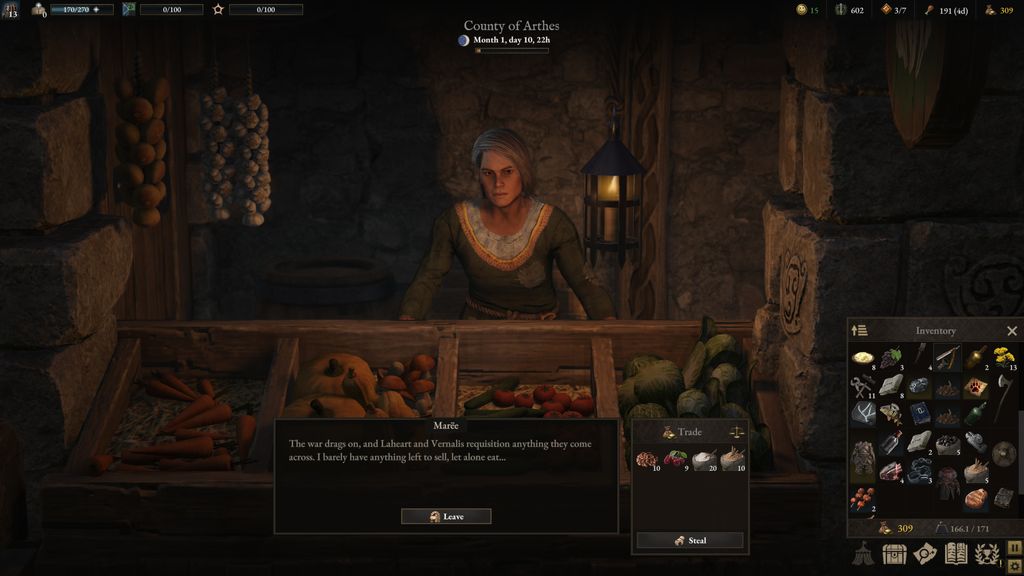Image resolution: width=1024 pixels, height=576 pixels.
Task: Open the journal book icon
Action: click(956, 553)
